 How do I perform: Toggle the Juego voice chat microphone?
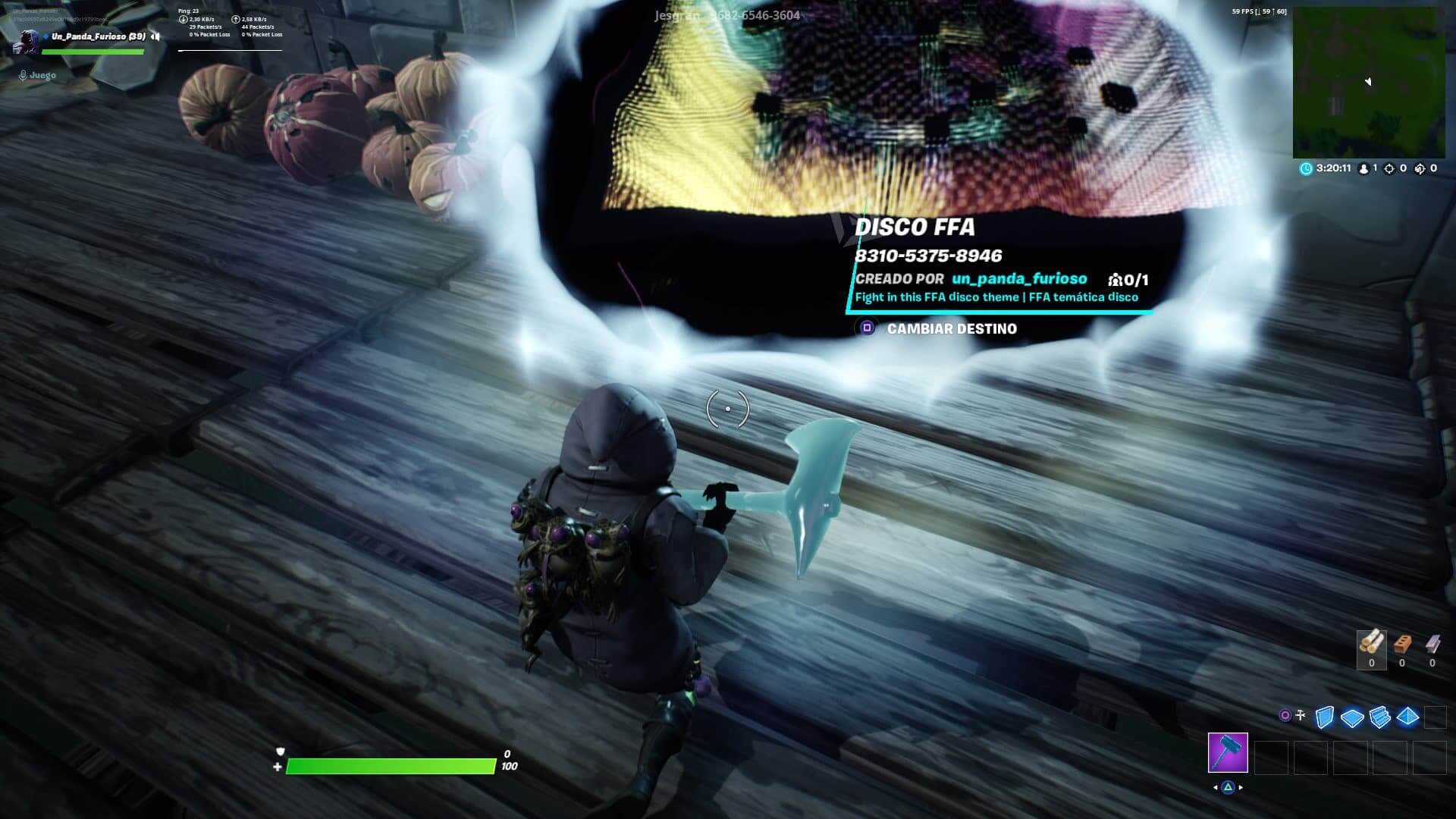[24, 75]
